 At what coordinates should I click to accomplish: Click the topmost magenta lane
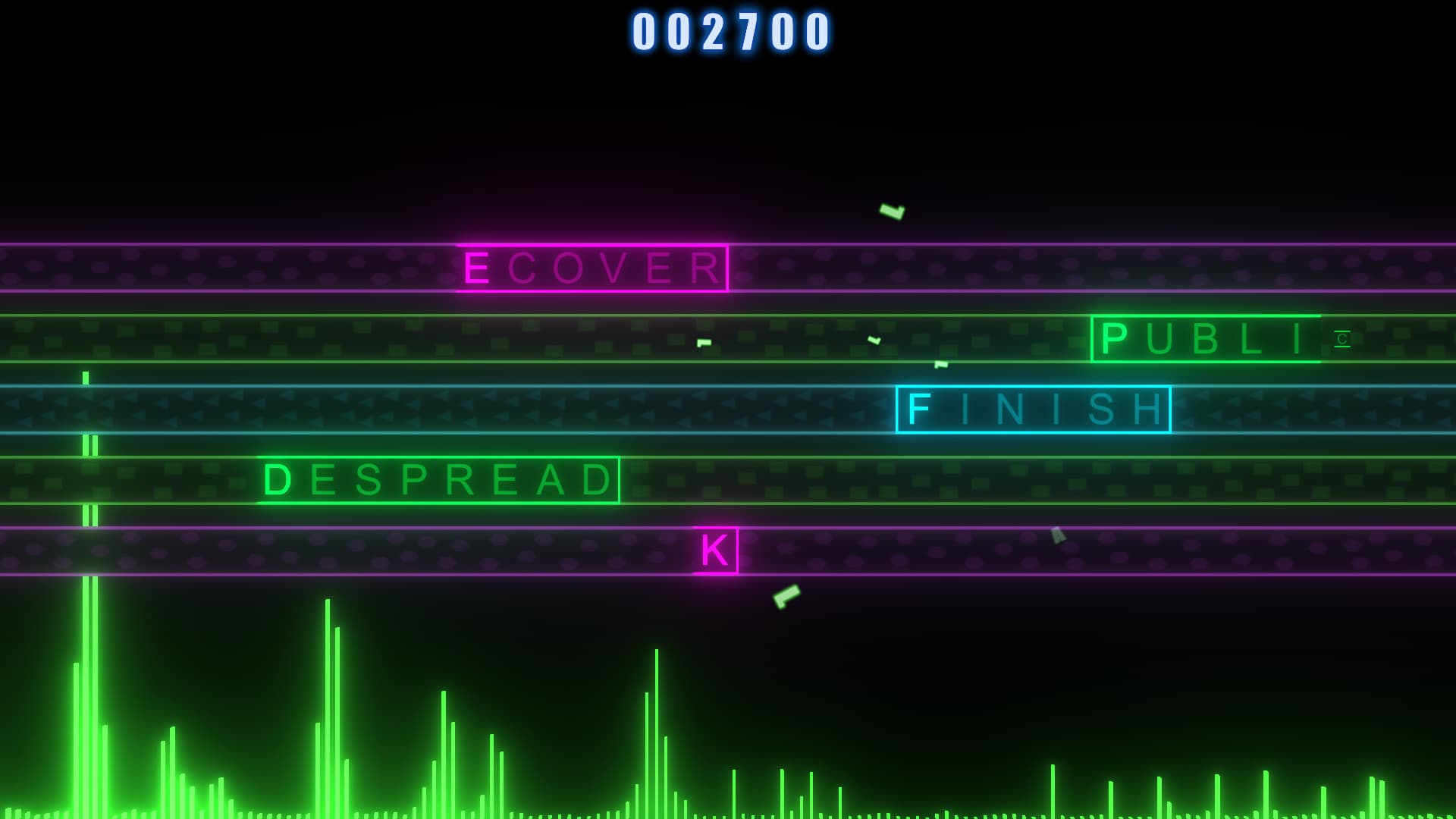pos(227,267)
